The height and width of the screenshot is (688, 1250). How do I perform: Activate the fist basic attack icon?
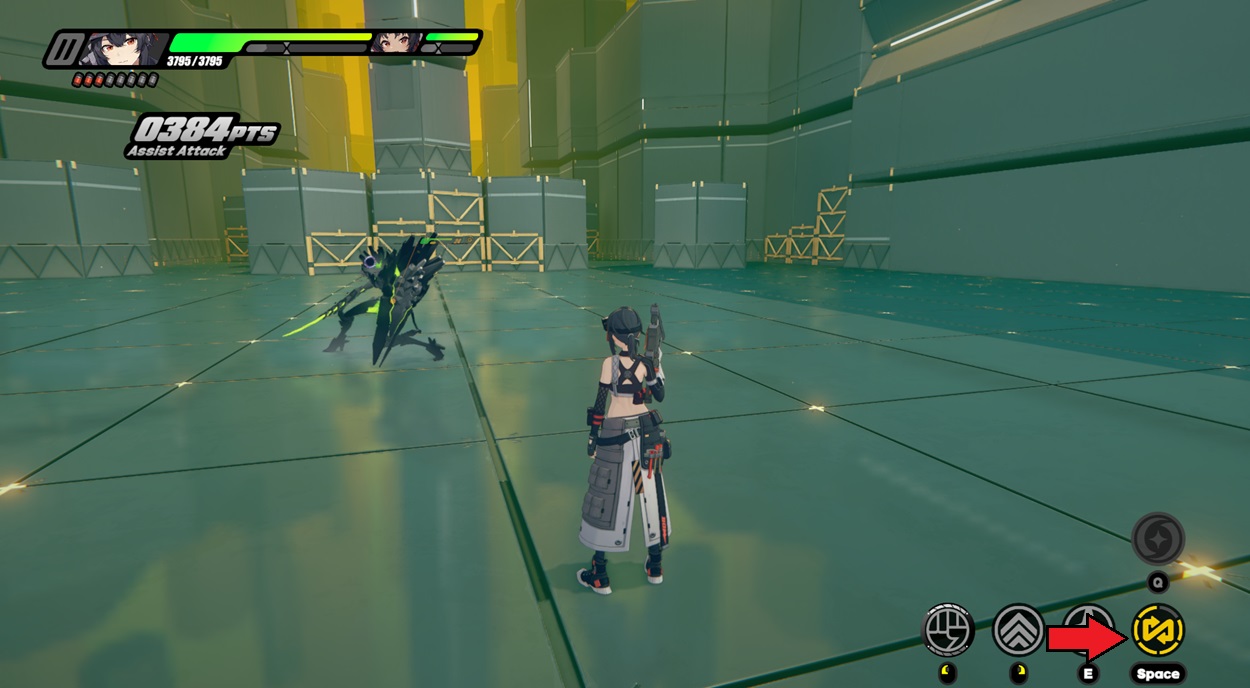click(x=947, y=630)
